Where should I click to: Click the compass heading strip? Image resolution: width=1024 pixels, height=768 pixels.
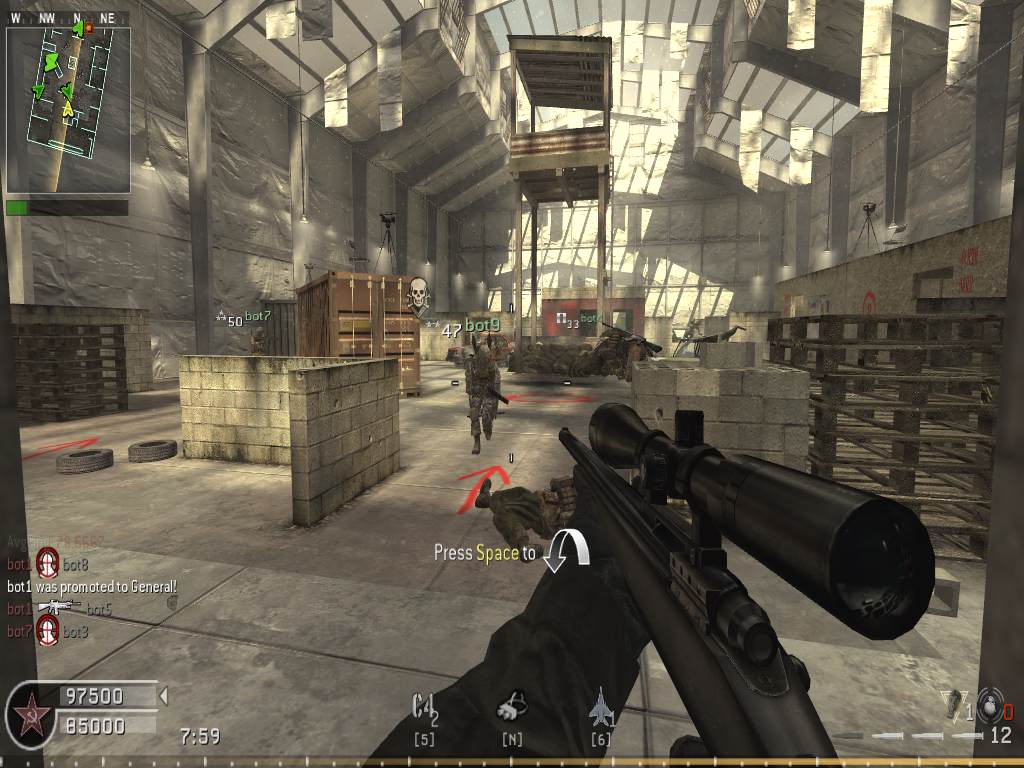point(68,18)
